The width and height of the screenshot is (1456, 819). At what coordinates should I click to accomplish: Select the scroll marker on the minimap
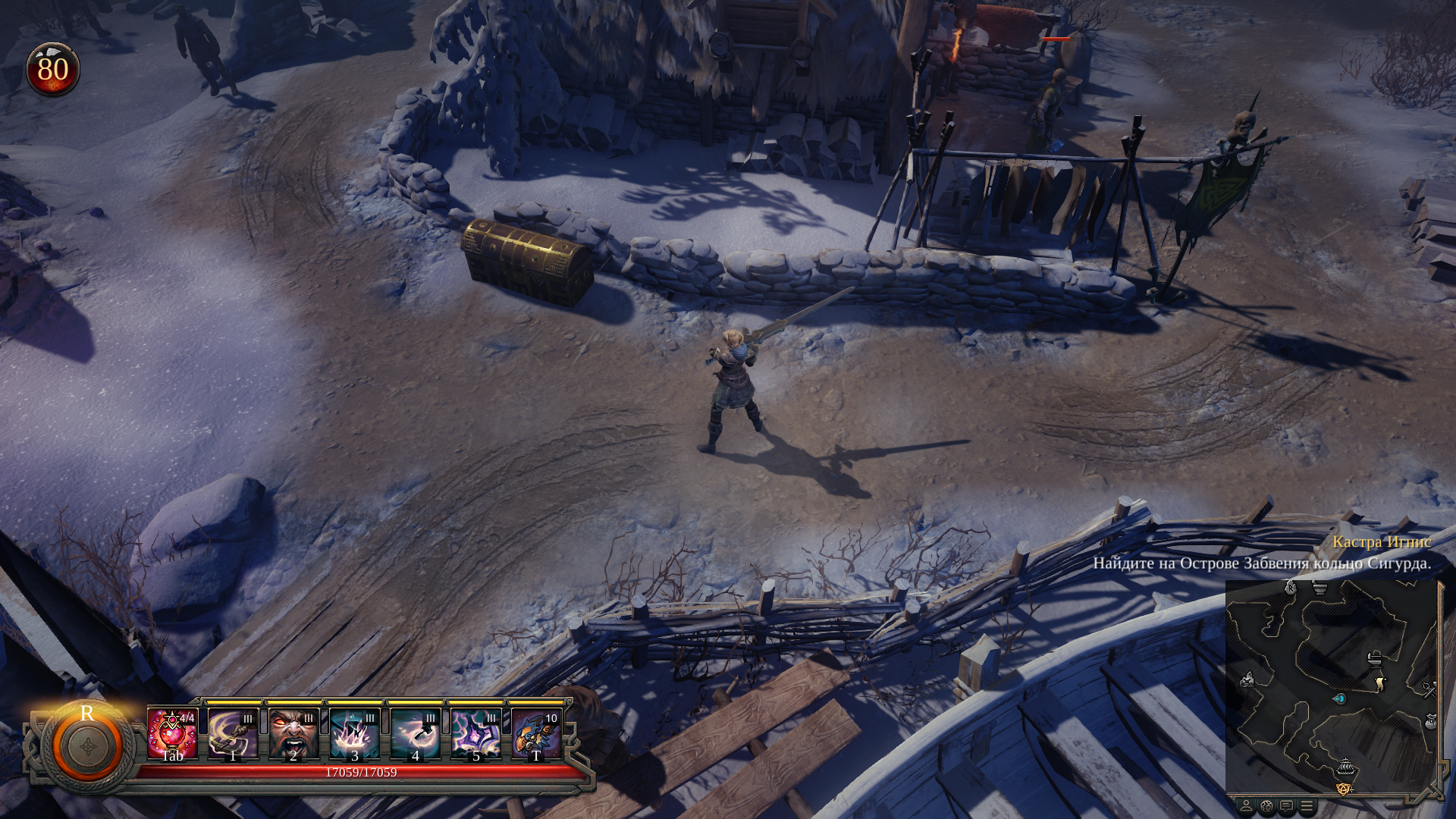[1380, 684]
